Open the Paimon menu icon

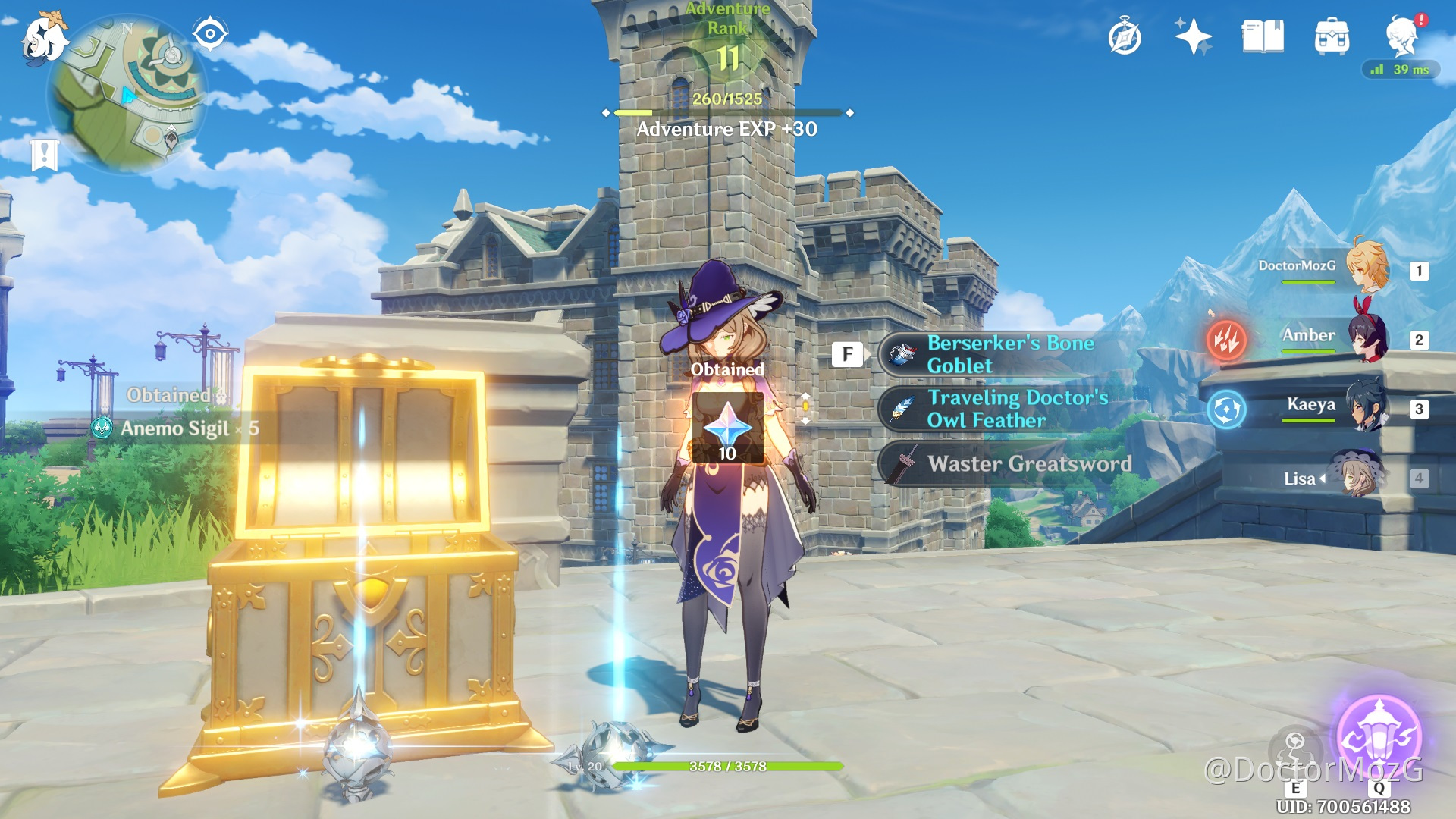(42, 38)
